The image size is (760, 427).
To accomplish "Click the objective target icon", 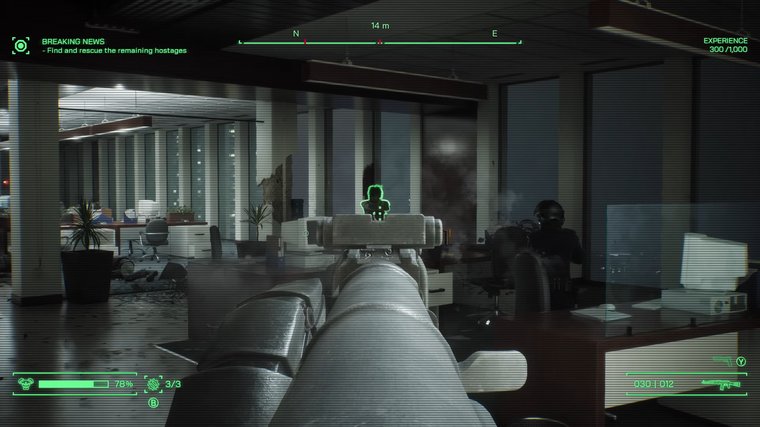I will coord(20,45).
